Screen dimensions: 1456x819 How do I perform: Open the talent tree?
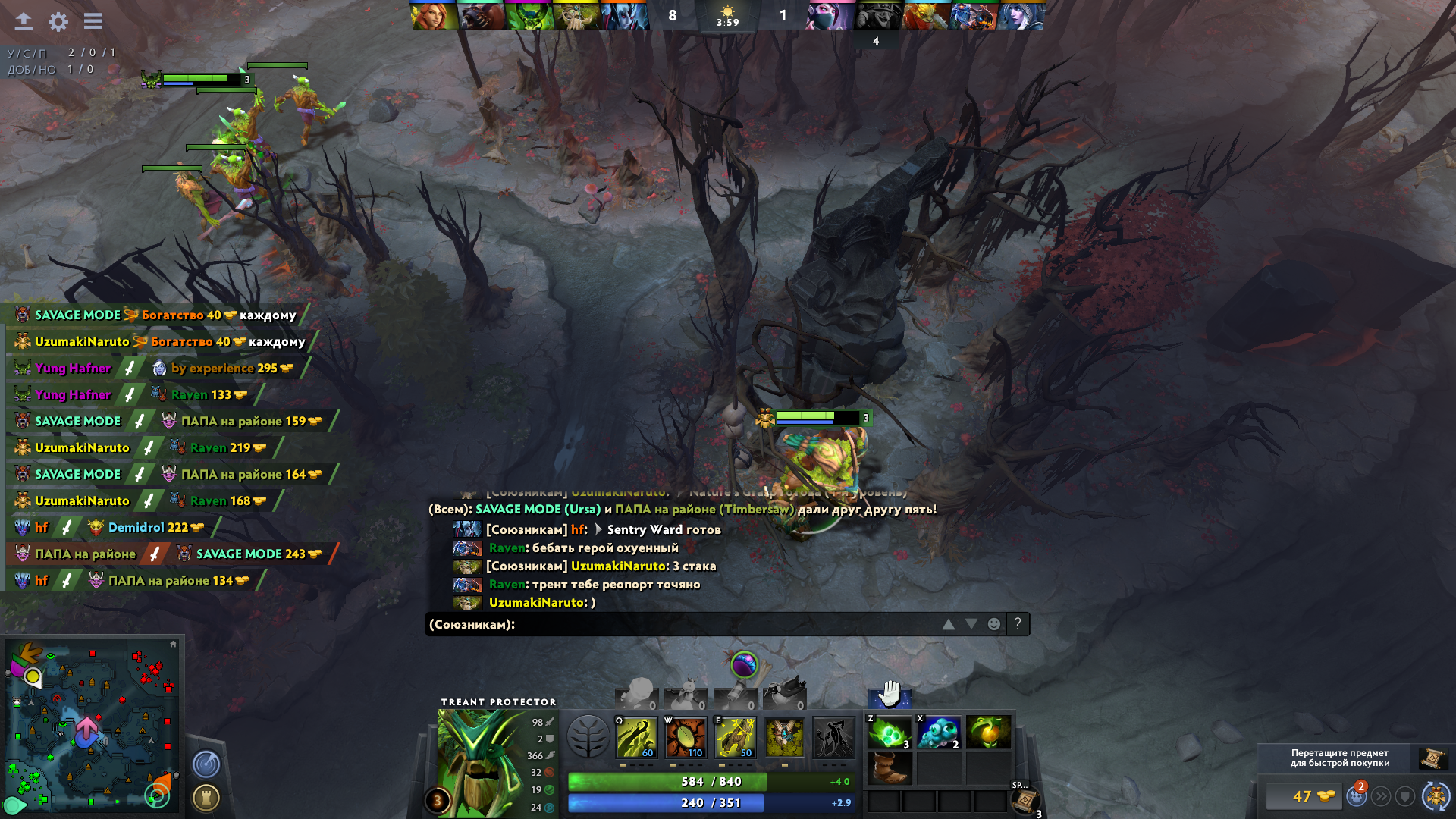tap(588, 736)
